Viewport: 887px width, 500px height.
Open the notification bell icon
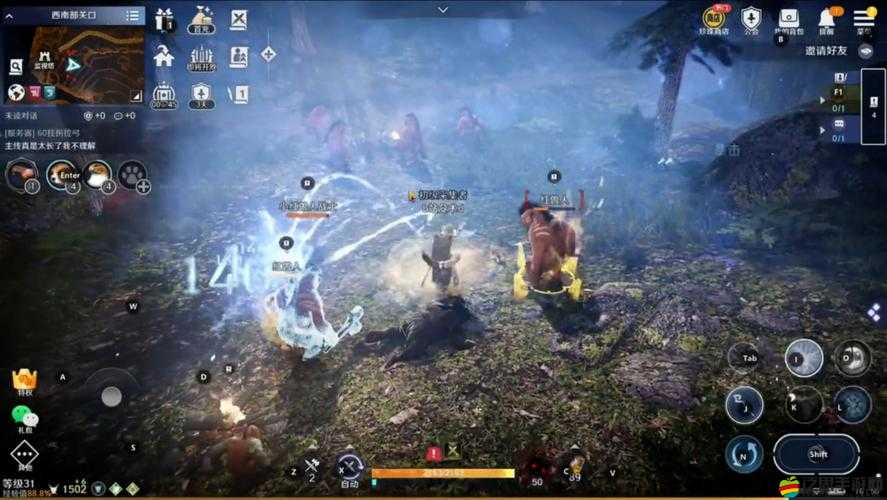827,18
